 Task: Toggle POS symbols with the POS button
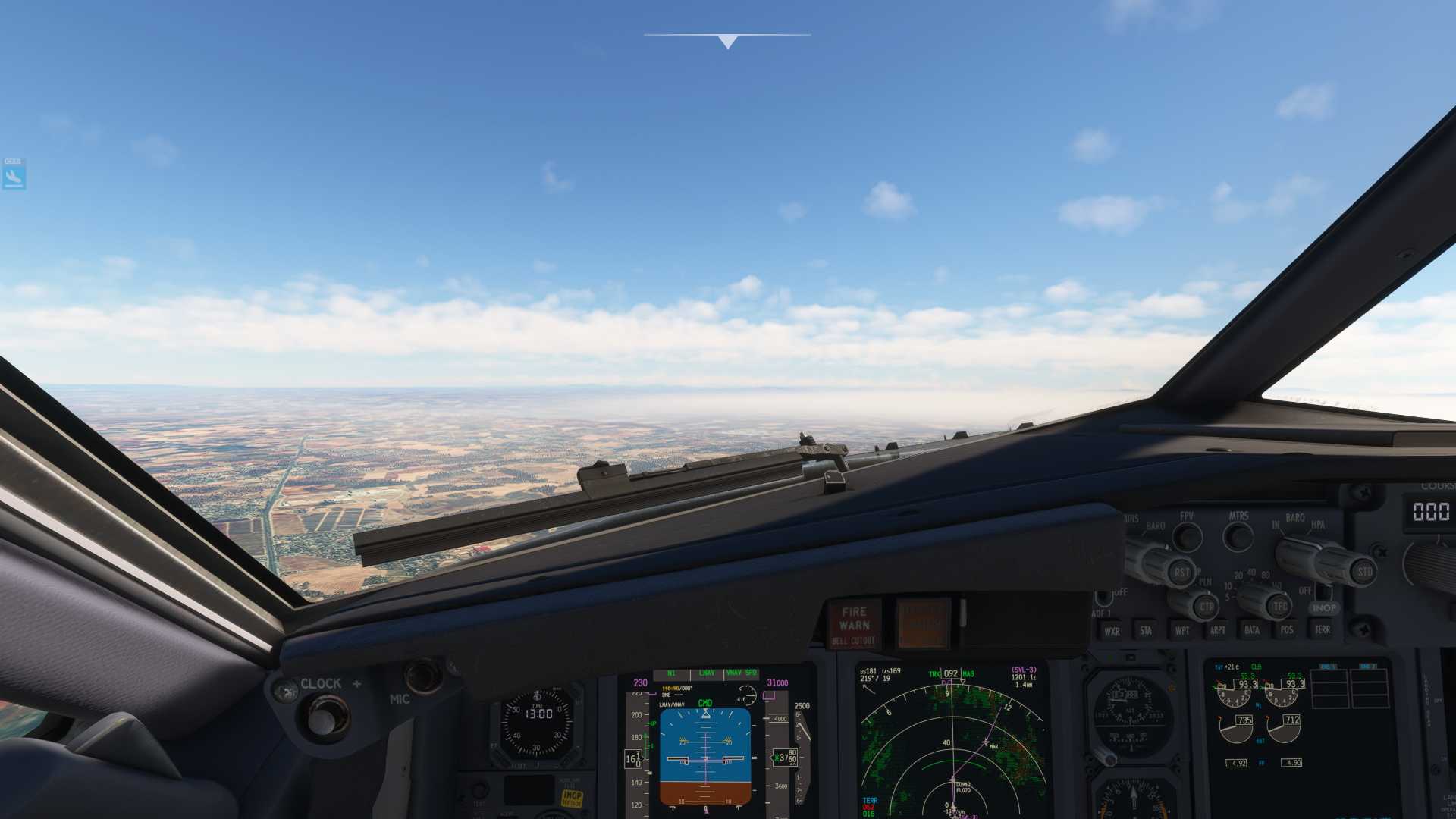[1287, 629]
